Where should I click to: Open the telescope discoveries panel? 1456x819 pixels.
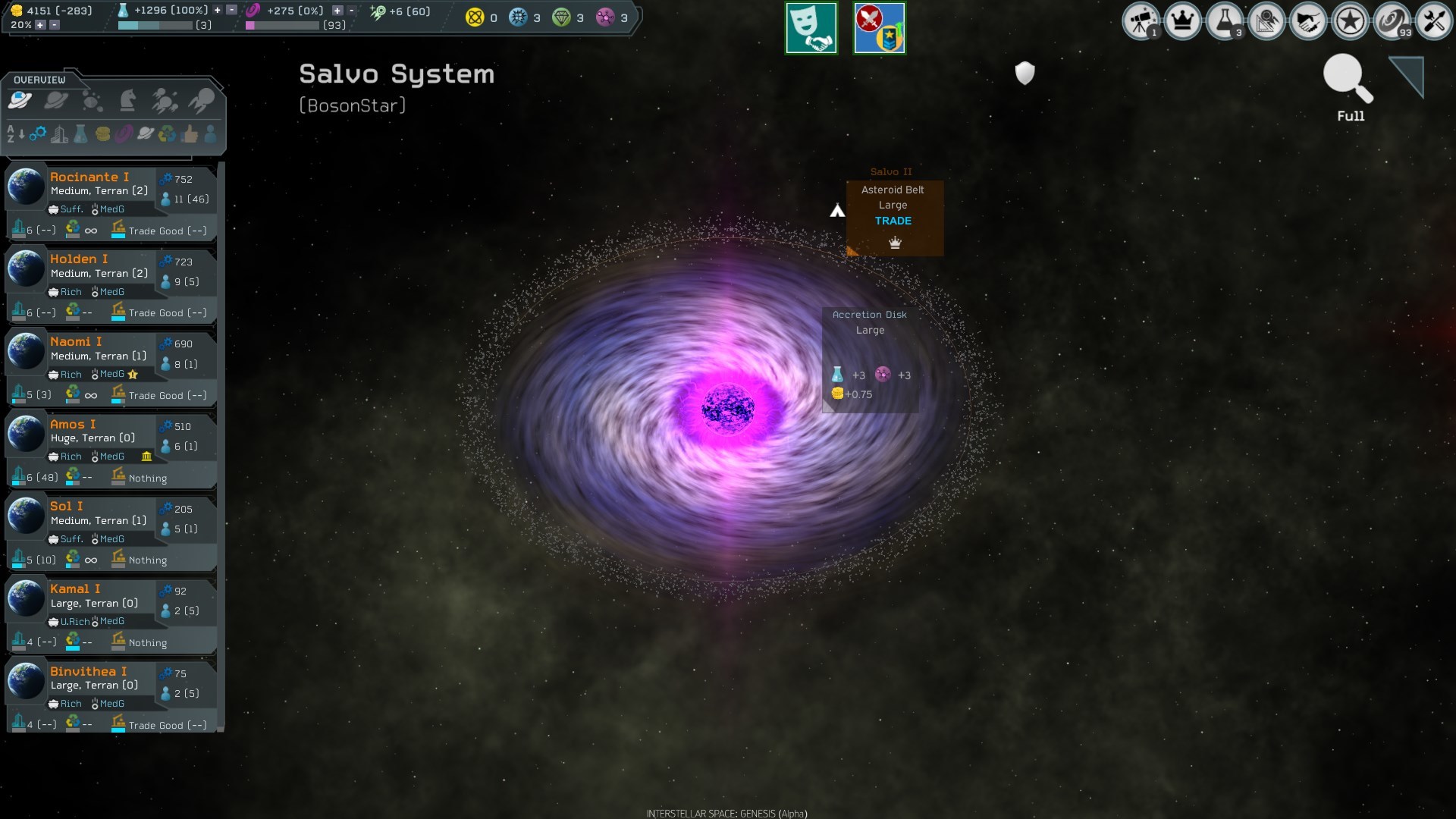point(1142,21)
